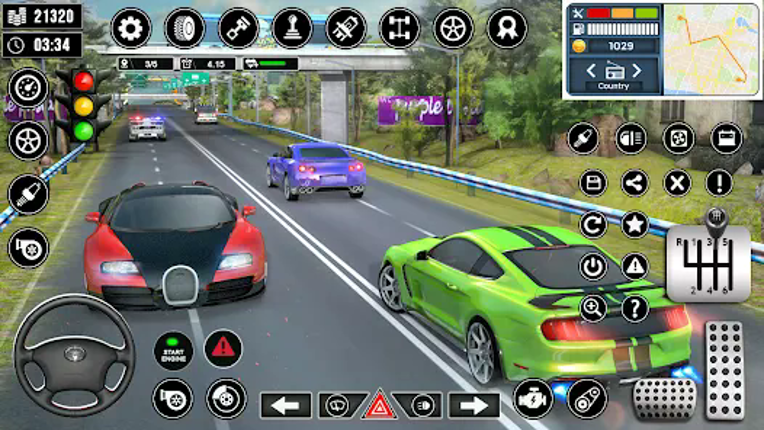This screenshot has height=430, width=764.
Task: Open the settings gear icon
Action: tap(130, 28)
